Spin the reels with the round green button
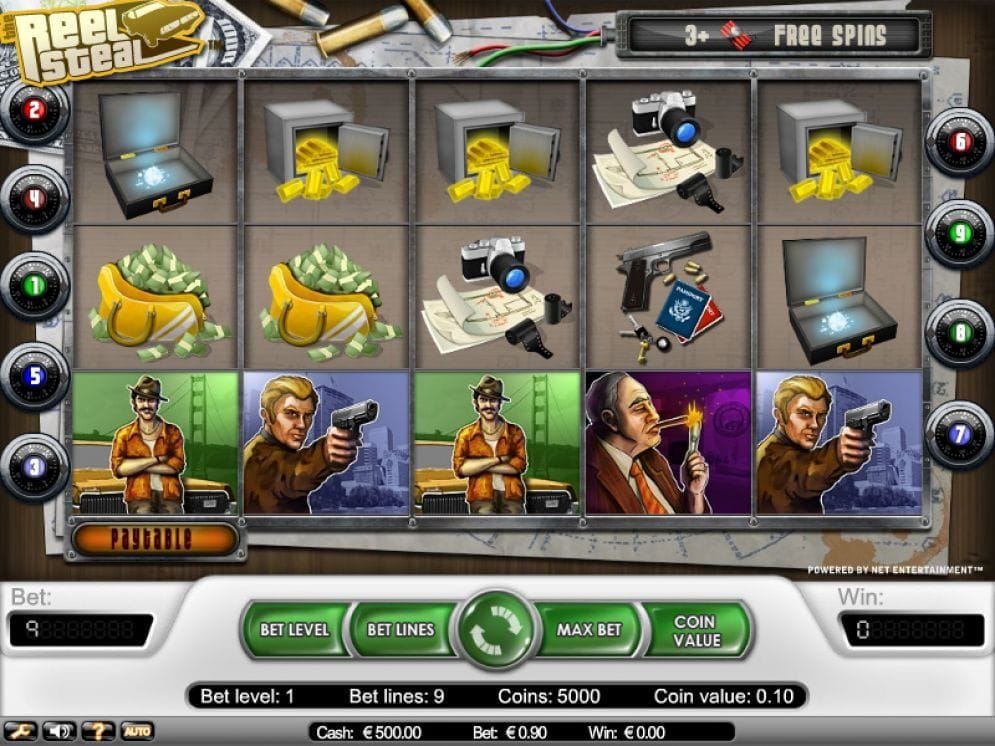Image resolution: width=995 pixels, height=746 pixels. coord(497,630)
